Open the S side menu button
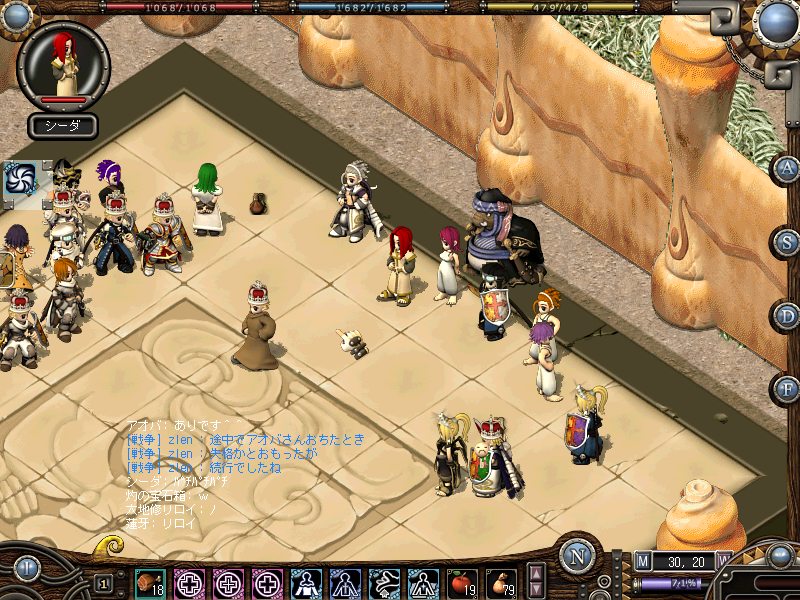The height and width of the screenshot is (600, 800). [786, 241]
